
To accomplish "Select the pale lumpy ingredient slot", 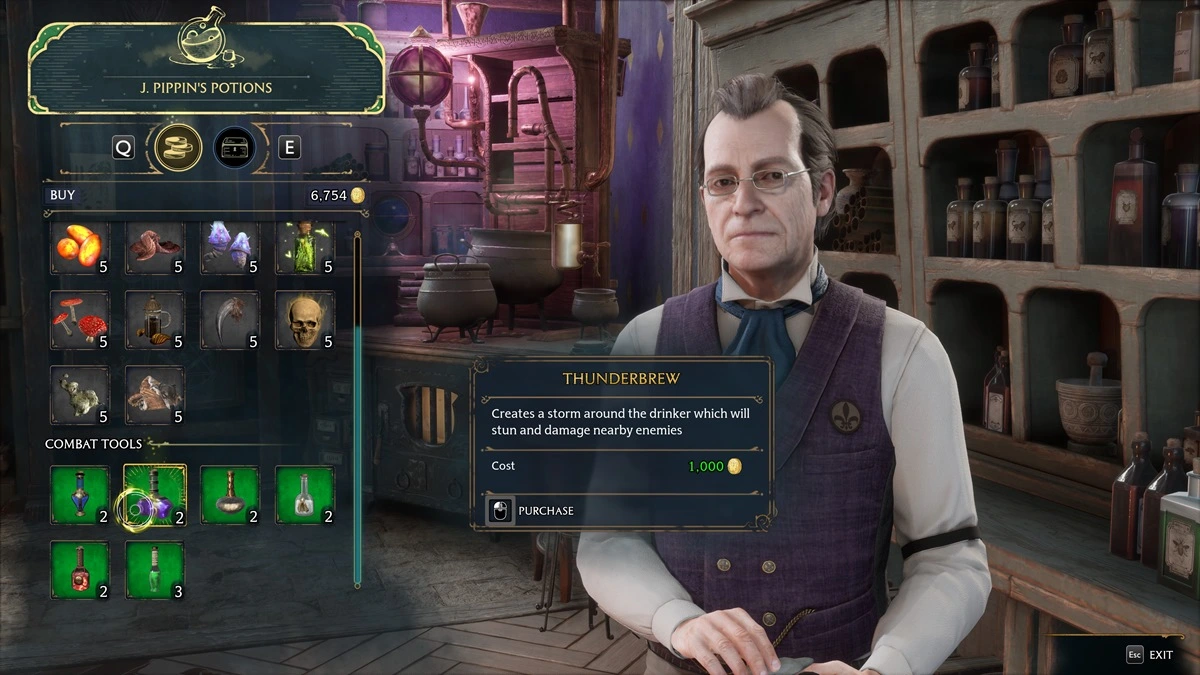I will point(80,394).
